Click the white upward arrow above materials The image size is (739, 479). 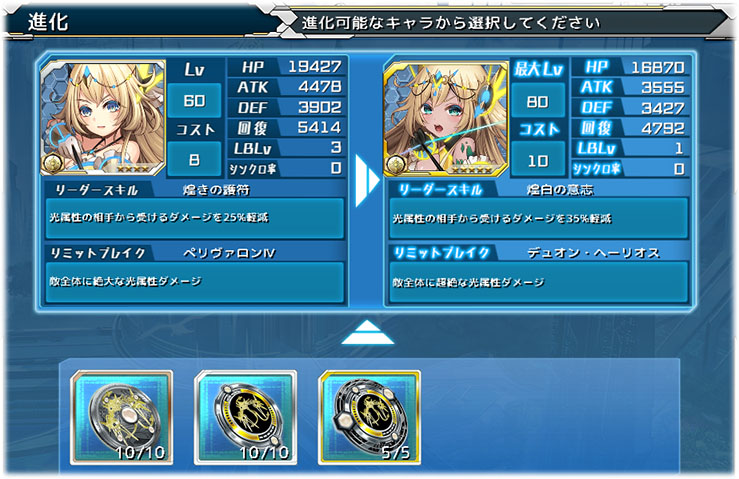click(368, 333)
